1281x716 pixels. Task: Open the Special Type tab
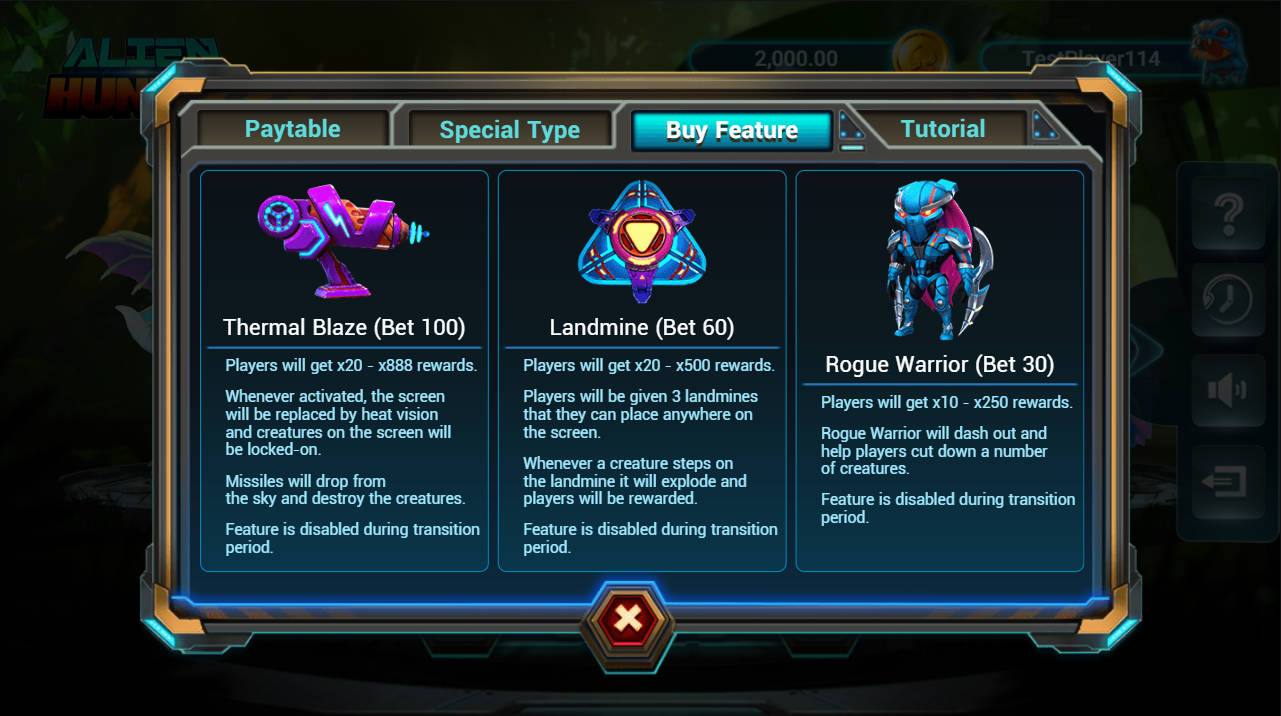click(509, 130)
